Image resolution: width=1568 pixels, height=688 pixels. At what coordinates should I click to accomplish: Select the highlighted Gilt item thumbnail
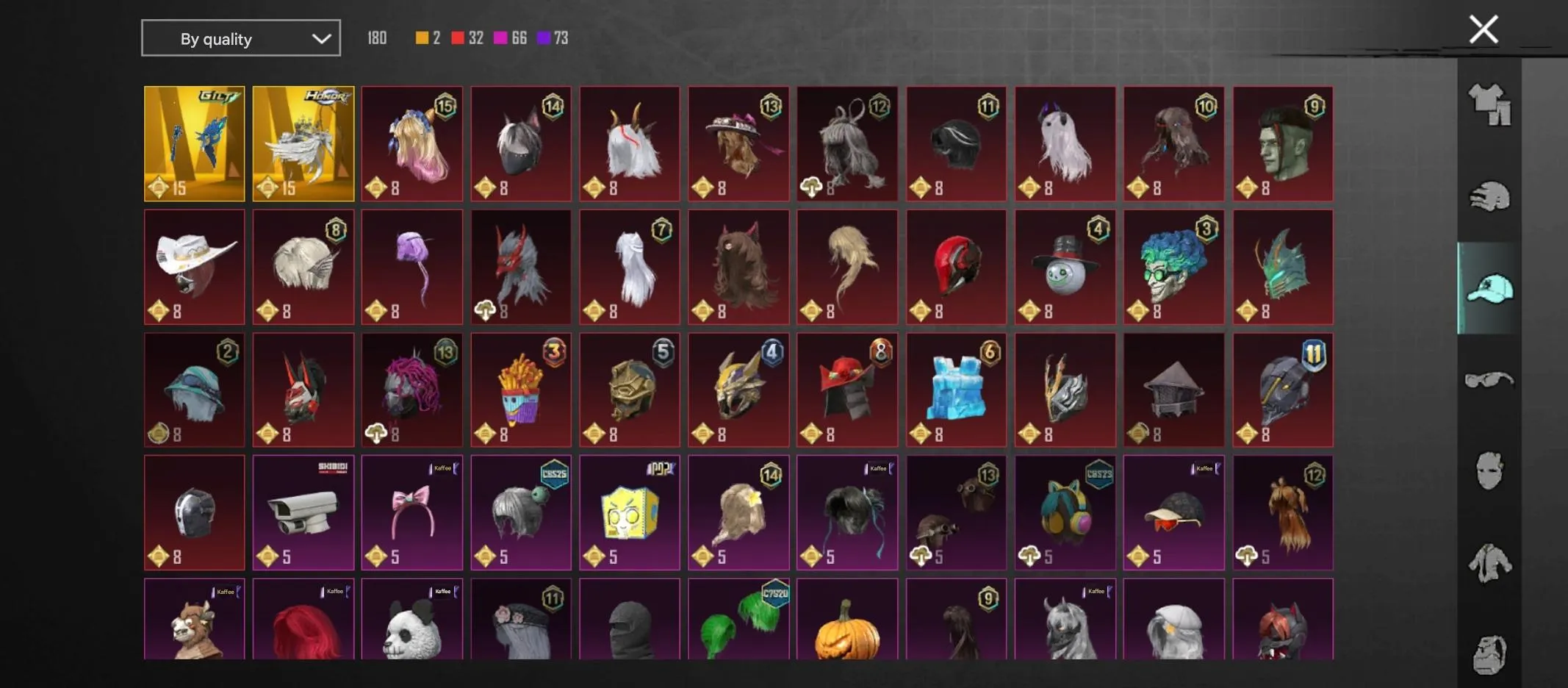point(194,143)
